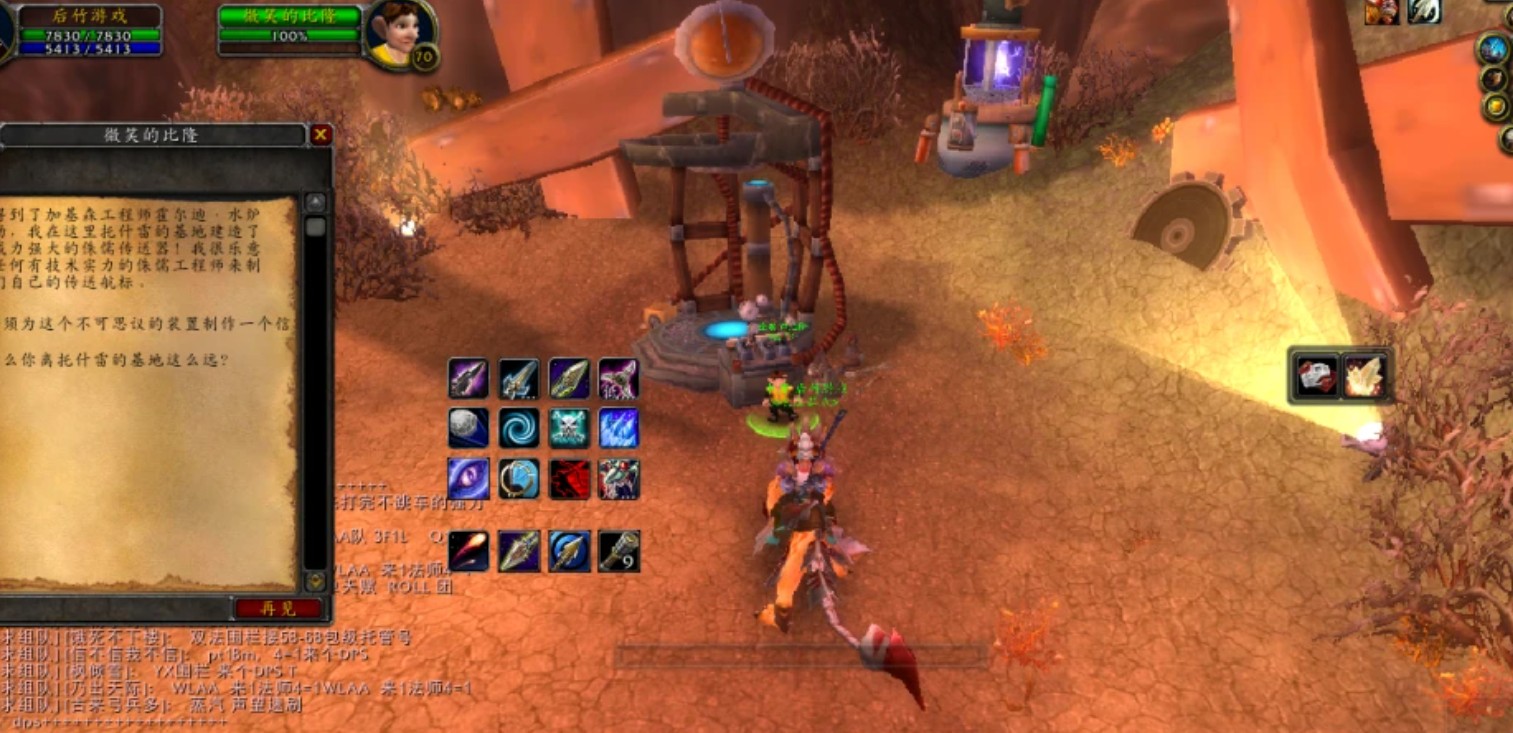Activate the red shadowy figure ability
This screenshot has height=733, width=1513.
(569, 479)
